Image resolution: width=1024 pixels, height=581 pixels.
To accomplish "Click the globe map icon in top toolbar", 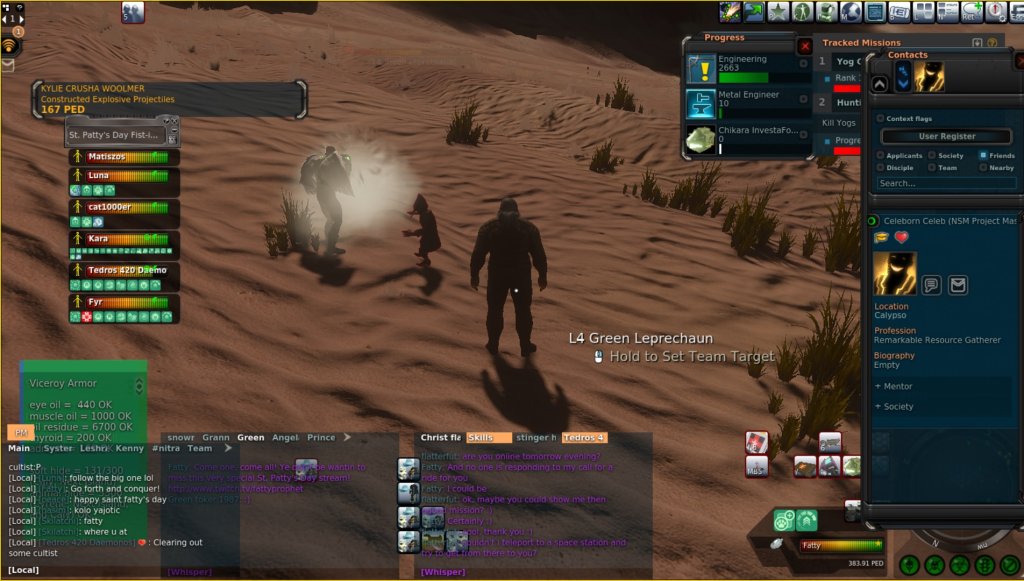I will pos(851,12).
